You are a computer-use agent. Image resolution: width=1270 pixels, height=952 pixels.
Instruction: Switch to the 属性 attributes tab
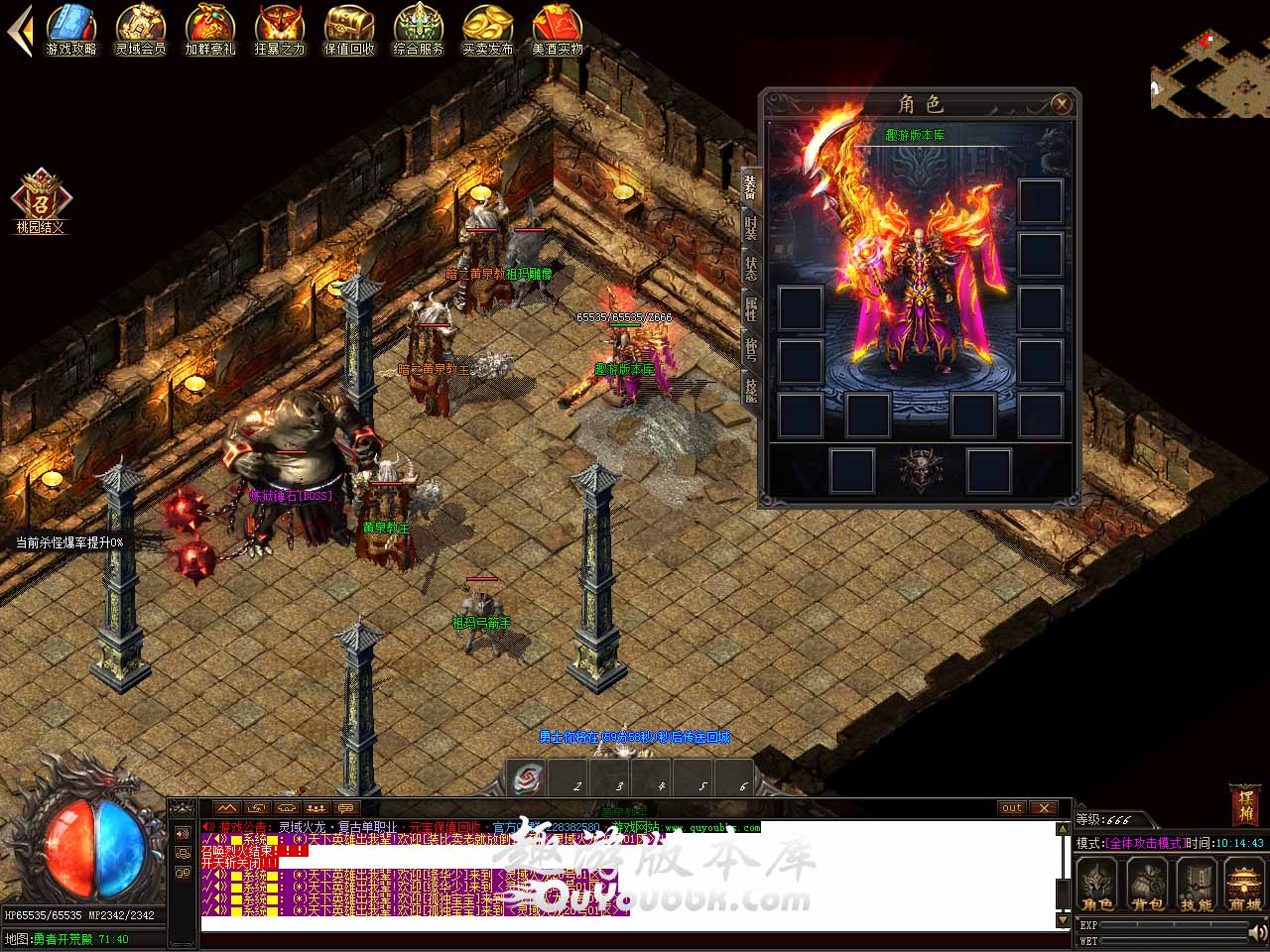tap(751, 309)
